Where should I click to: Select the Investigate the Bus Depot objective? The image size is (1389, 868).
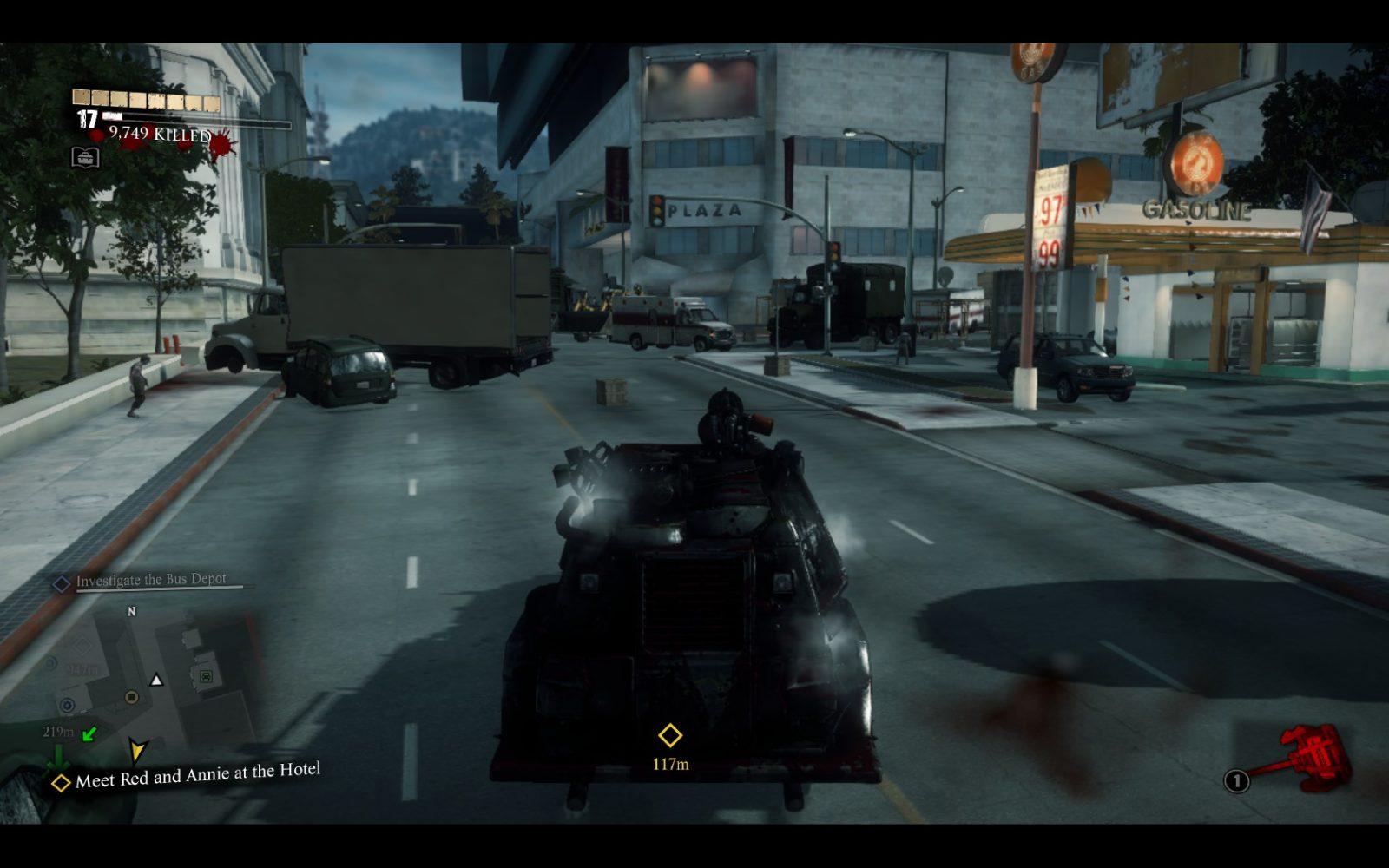[x=150, y=580]
